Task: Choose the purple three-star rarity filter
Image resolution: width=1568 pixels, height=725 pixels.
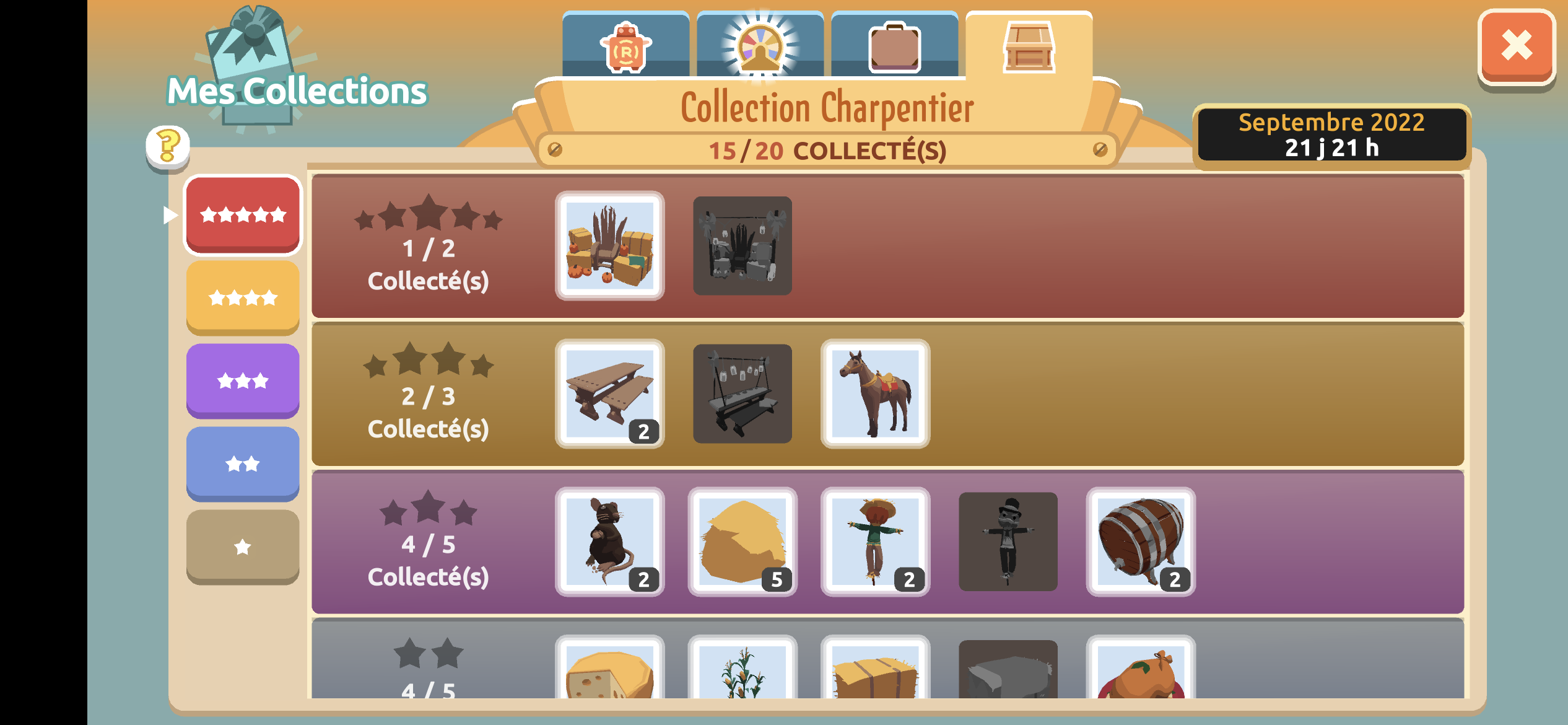Action: (x=243, y=380)
